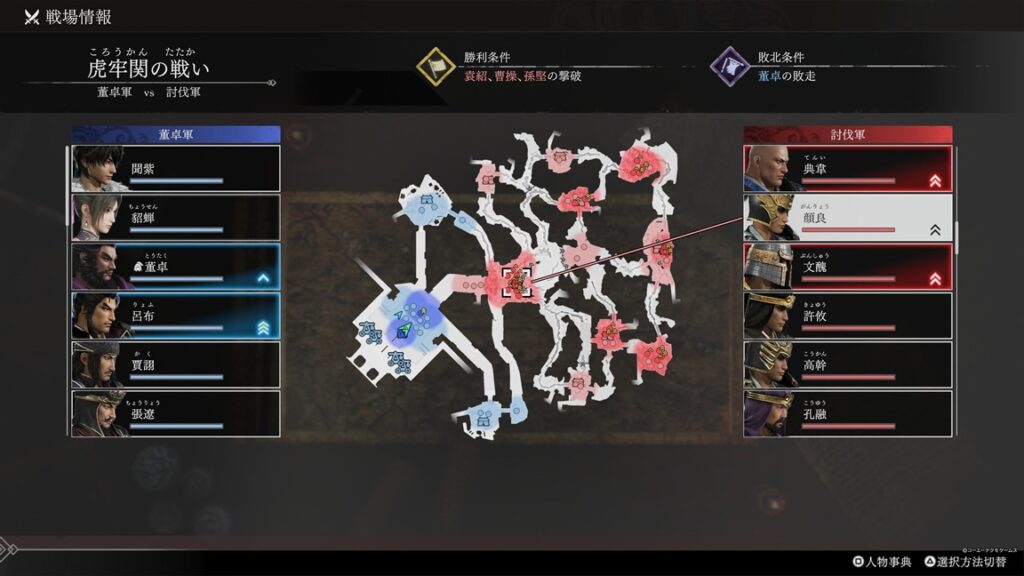This screenshot has height=576, width=1024.
Task: Click the green player arrow on the map
Action: pos(403,329)
